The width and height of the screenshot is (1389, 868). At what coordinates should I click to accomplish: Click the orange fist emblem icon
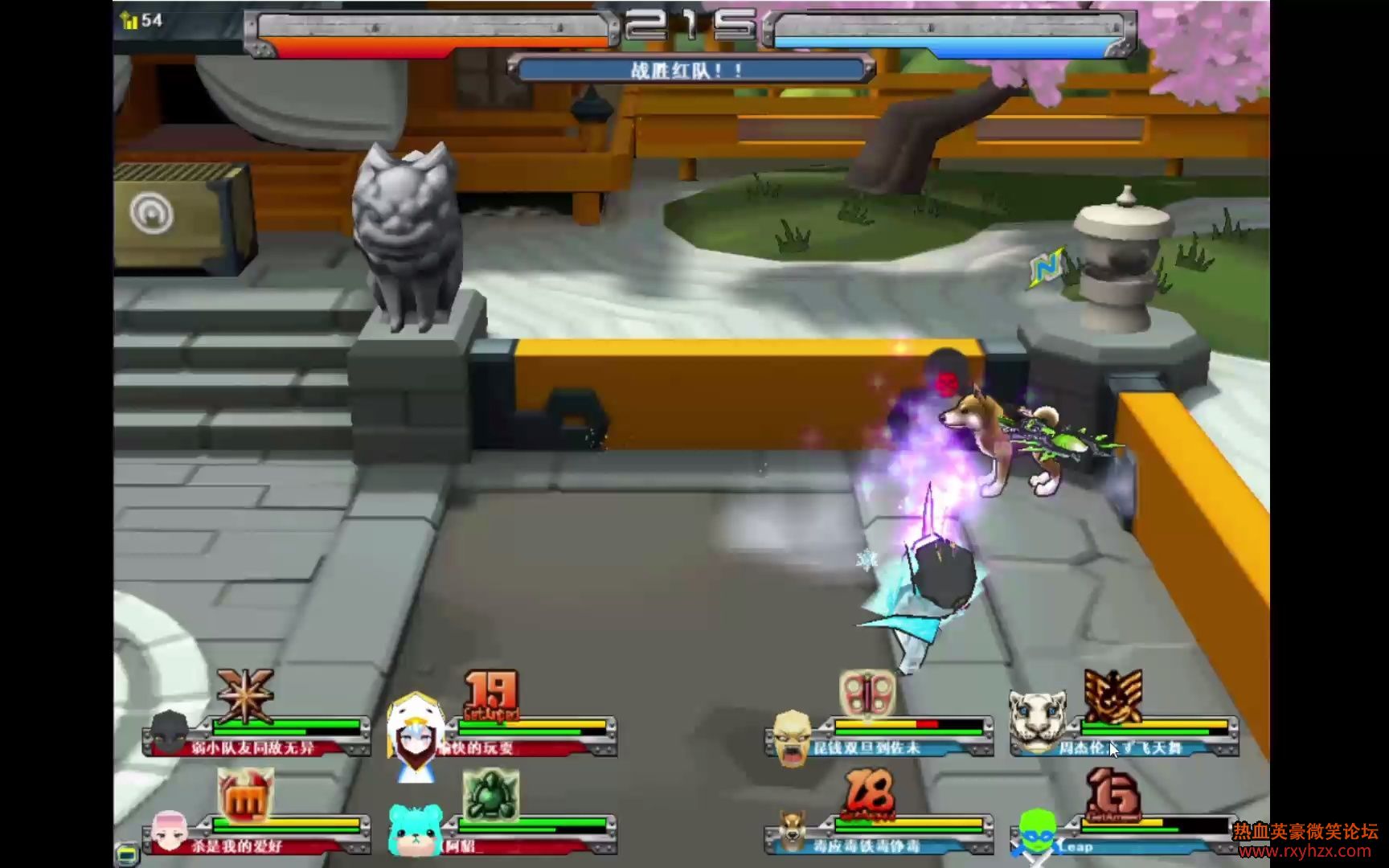click(x=245, y=795)
